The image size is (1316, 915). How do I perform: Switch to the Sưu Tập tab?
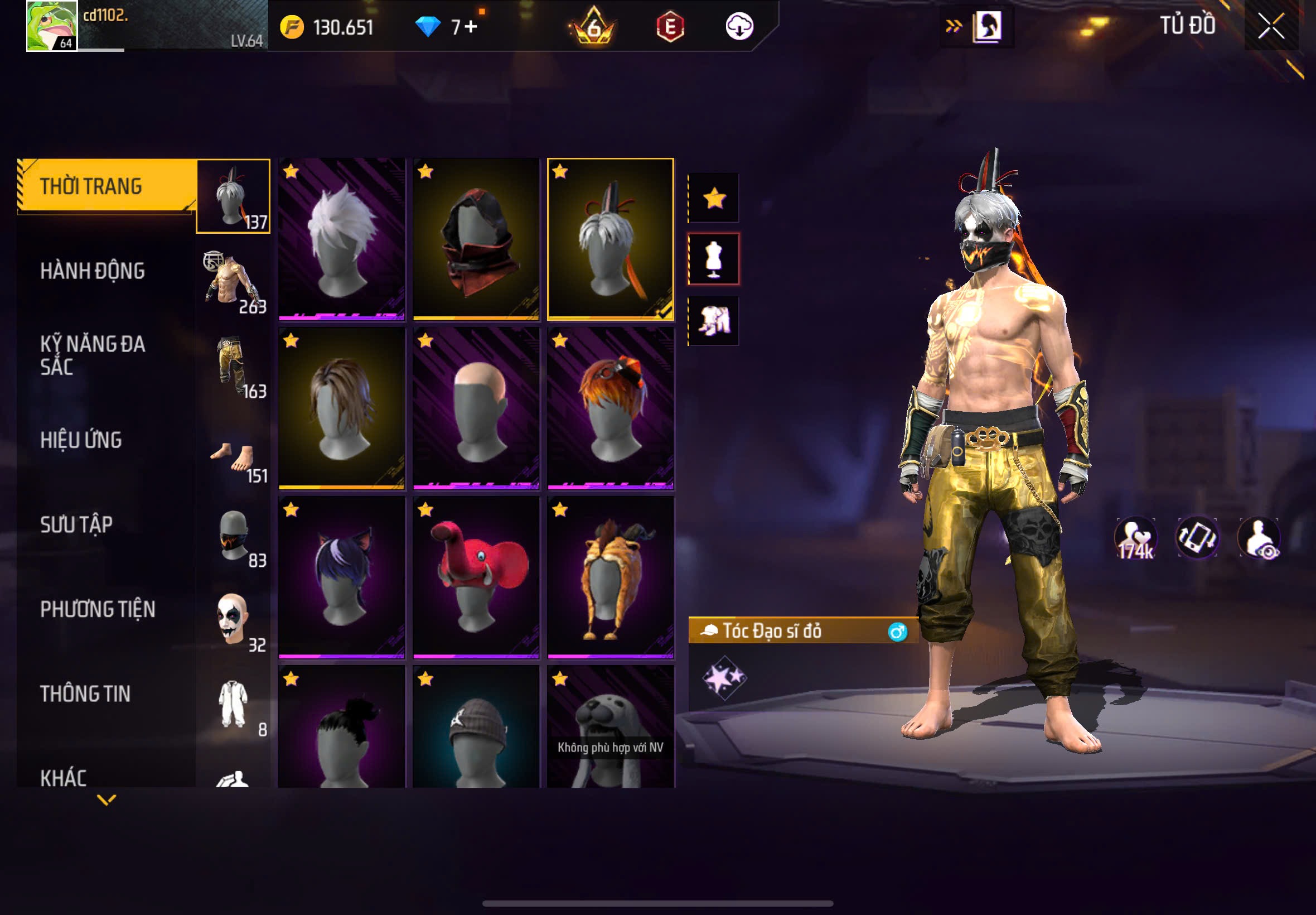pos(76,524)
